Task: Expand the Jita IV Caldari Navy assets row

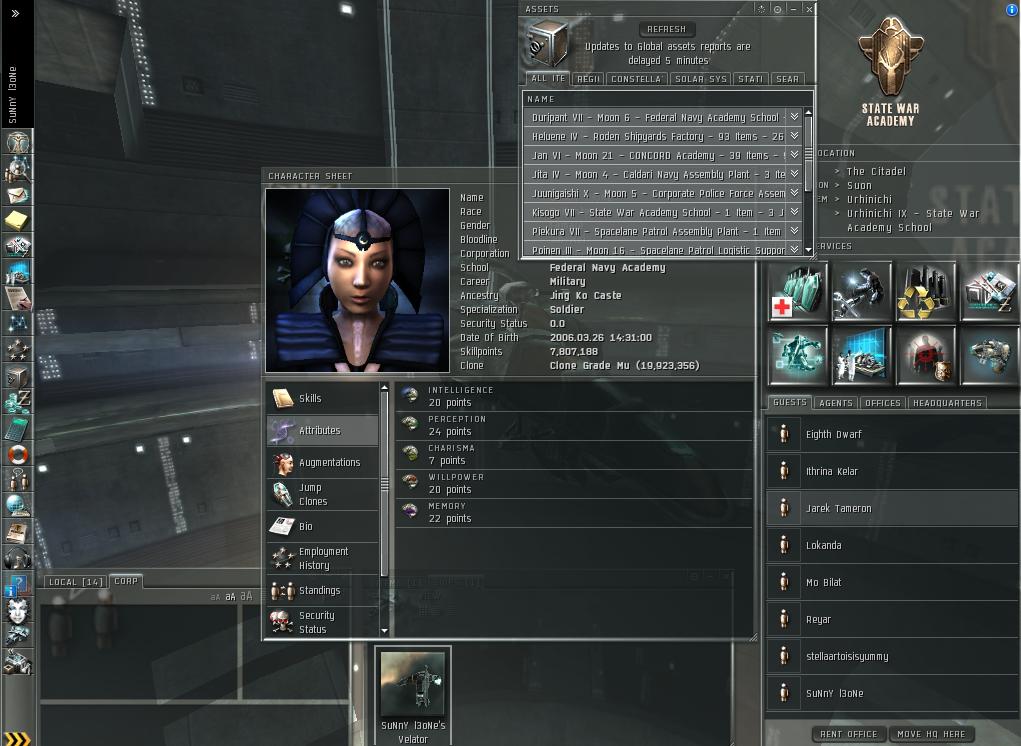Action: pos(794,174)
